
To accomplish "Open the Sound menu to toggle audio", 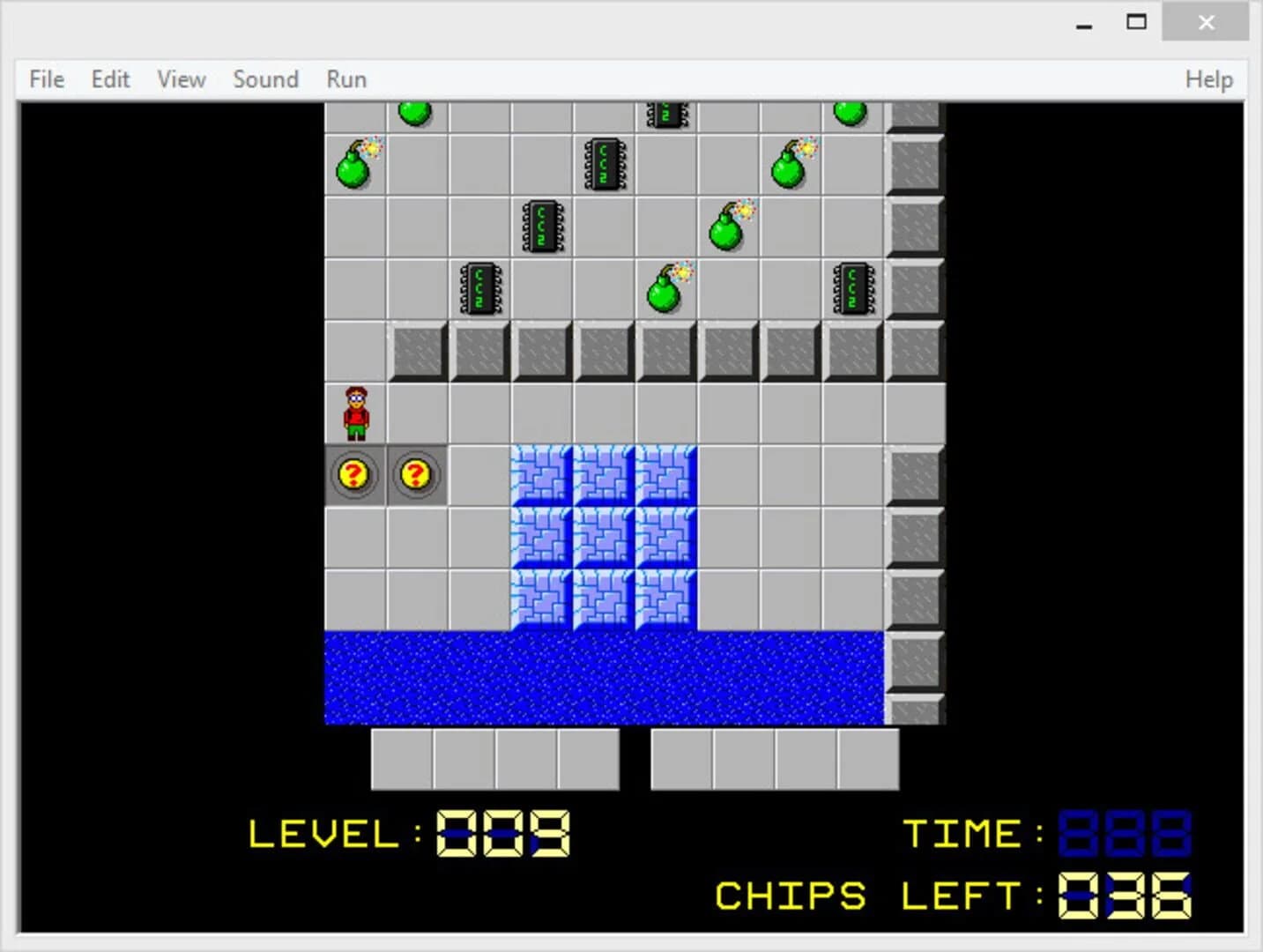I will pyautogui.click(x=265, y=79).
